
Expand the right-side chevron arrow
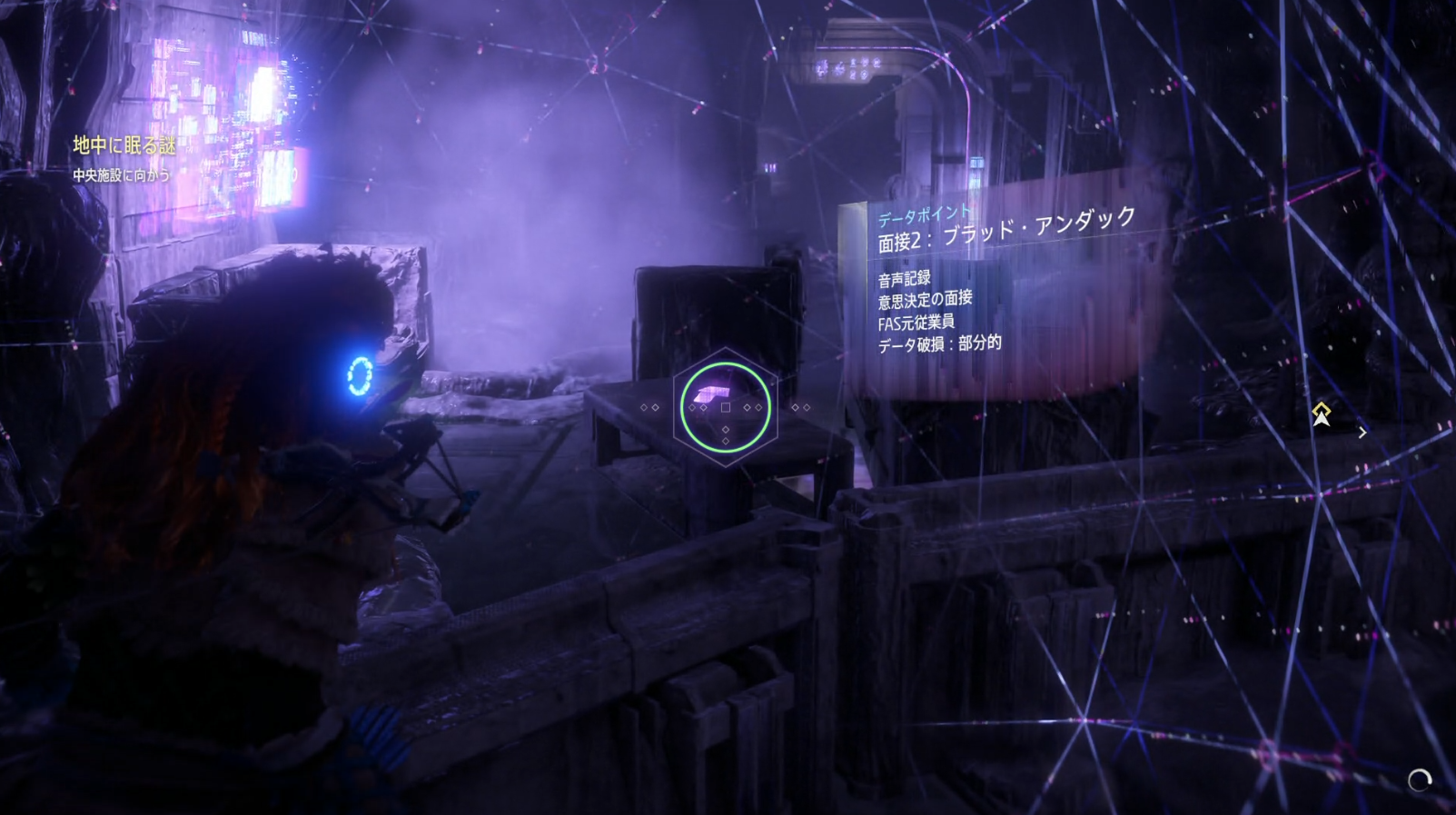1362,432
